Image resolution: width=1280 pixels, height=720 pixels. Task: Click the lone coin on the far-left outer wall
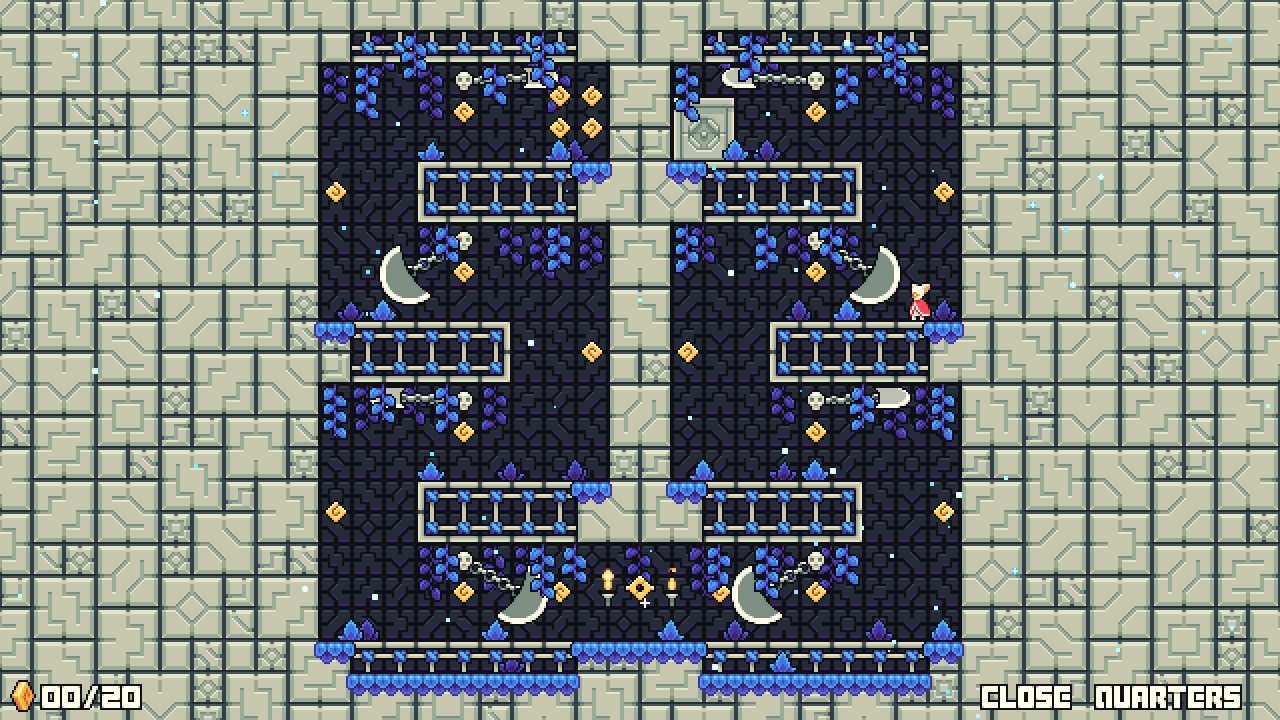pyautogui.click(x=334, y=190)
